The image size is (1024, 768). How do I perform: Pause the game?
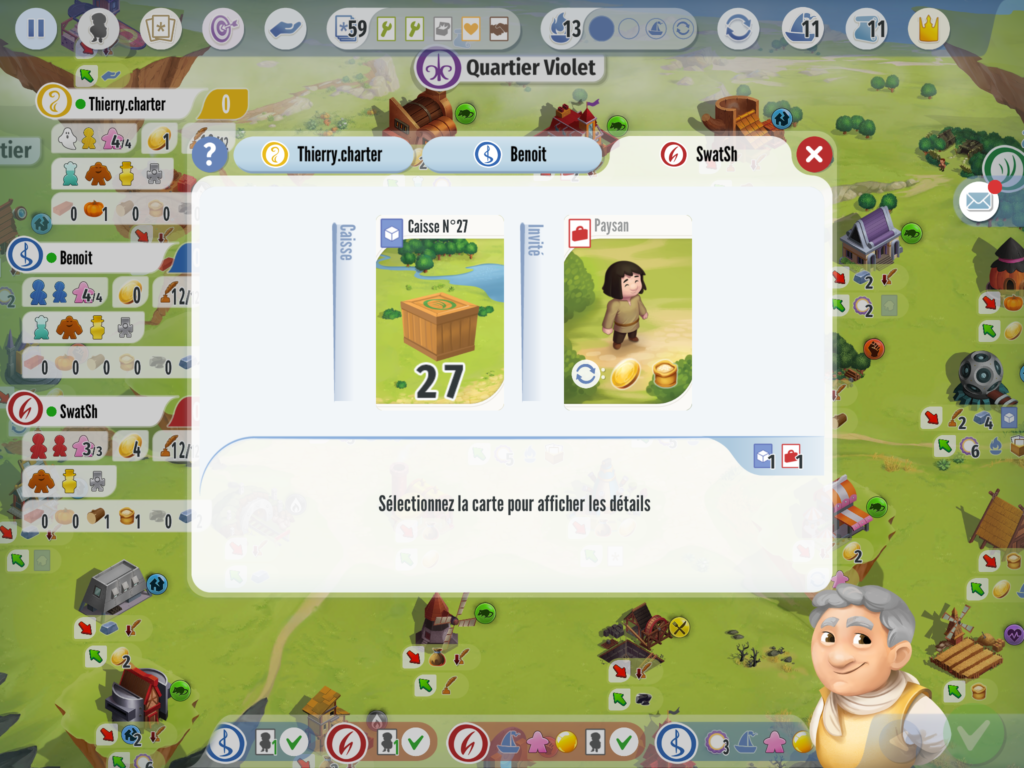coord(36,28)
